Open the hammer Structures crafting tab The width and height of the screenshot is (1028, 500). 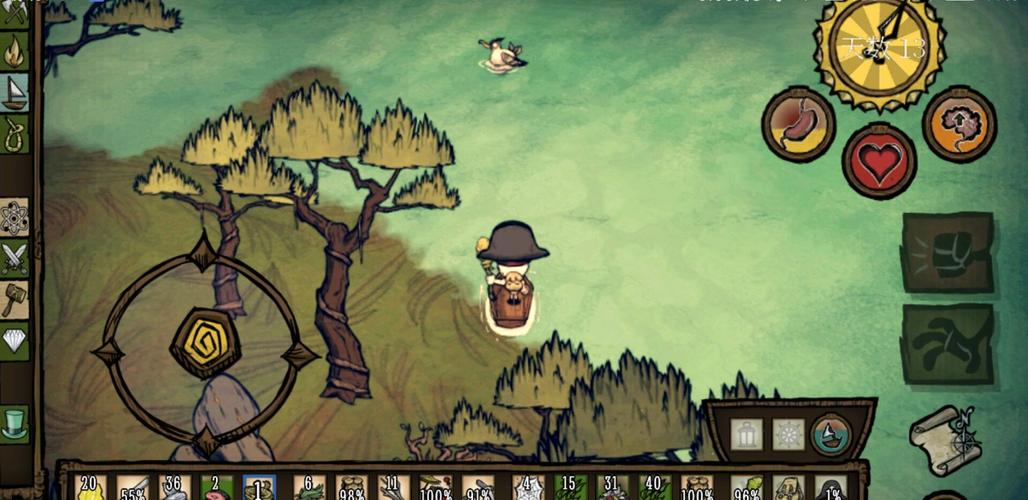pos(14,299)
